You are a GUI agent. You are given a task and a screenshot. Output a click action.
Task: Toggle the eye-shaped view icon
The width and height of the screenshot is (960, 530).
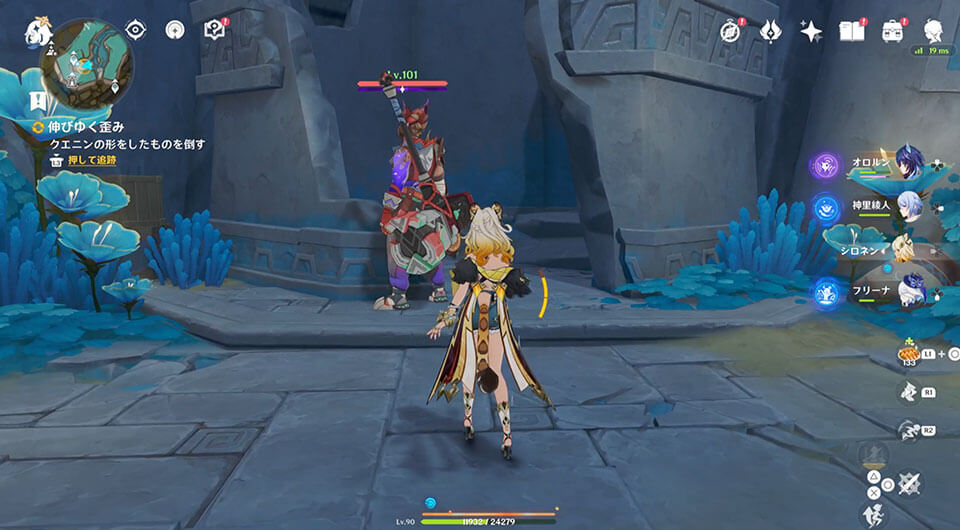[136, 30]
